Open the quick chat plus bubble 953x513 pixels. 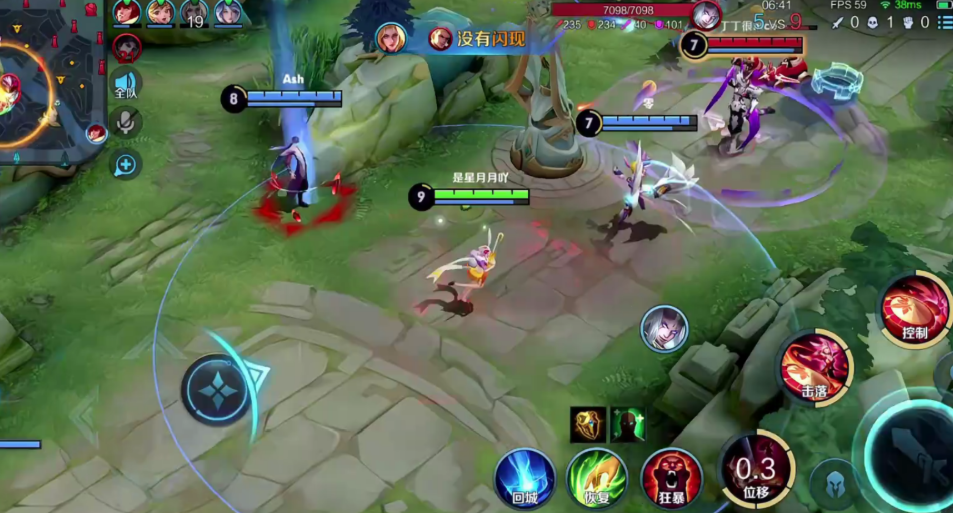click(x=126, y=164)
